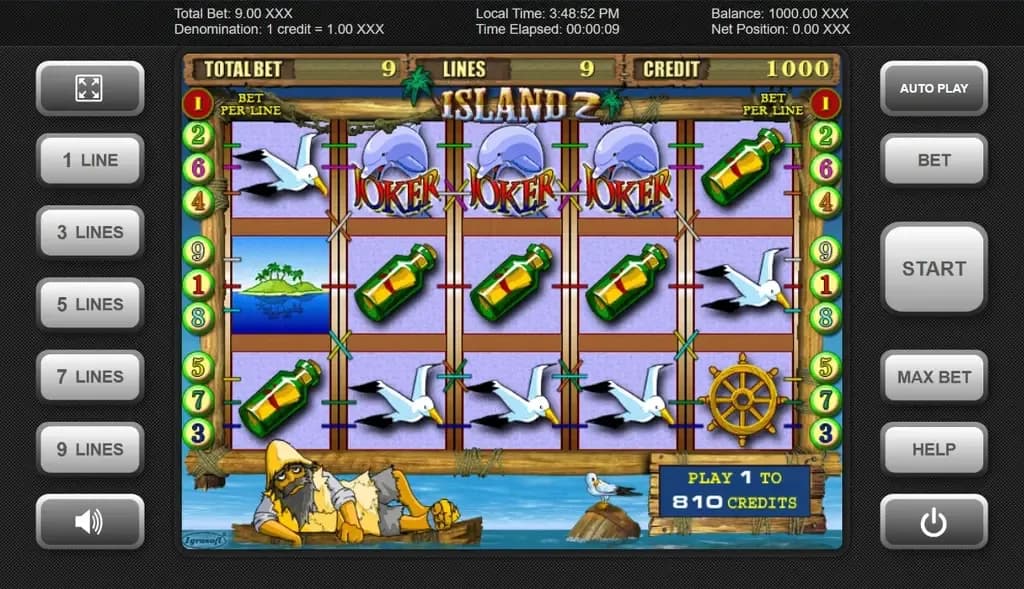Set play to 5 LINES
This screenshot has width=1024, height=589.
[x=90, y=304]
